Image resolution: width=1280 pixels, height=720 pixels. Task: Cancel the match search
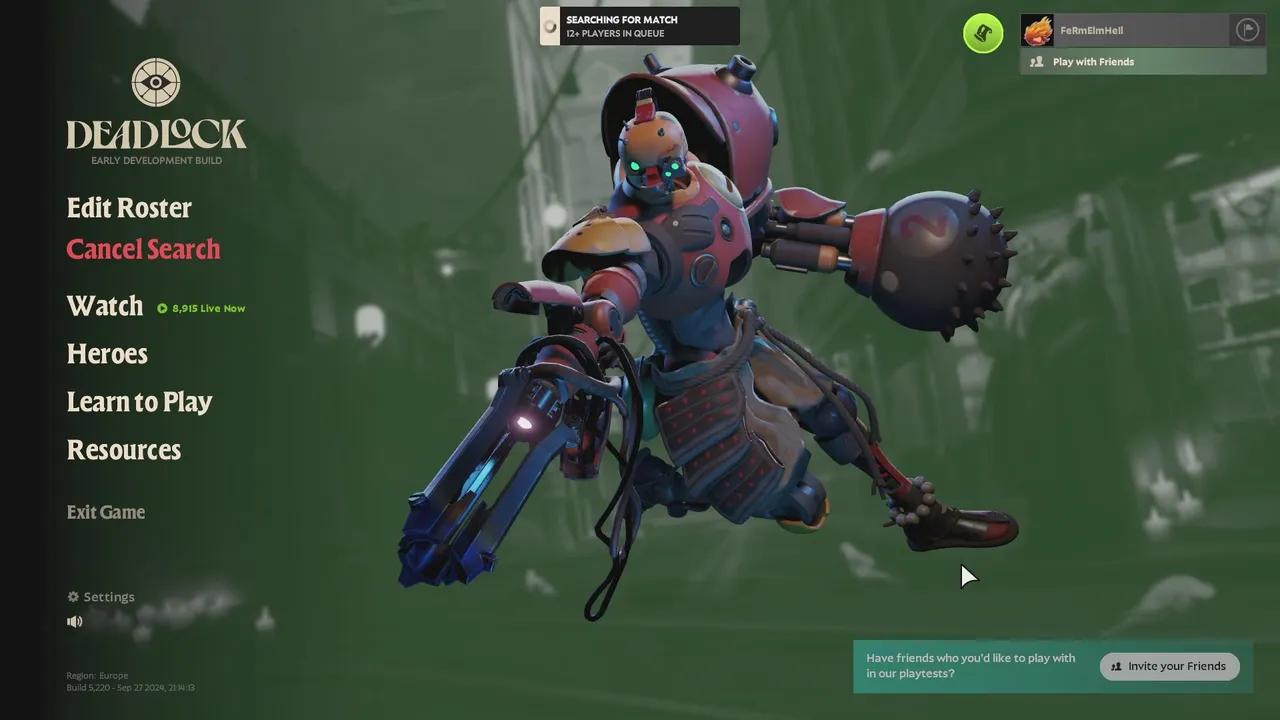pos(143,249)
